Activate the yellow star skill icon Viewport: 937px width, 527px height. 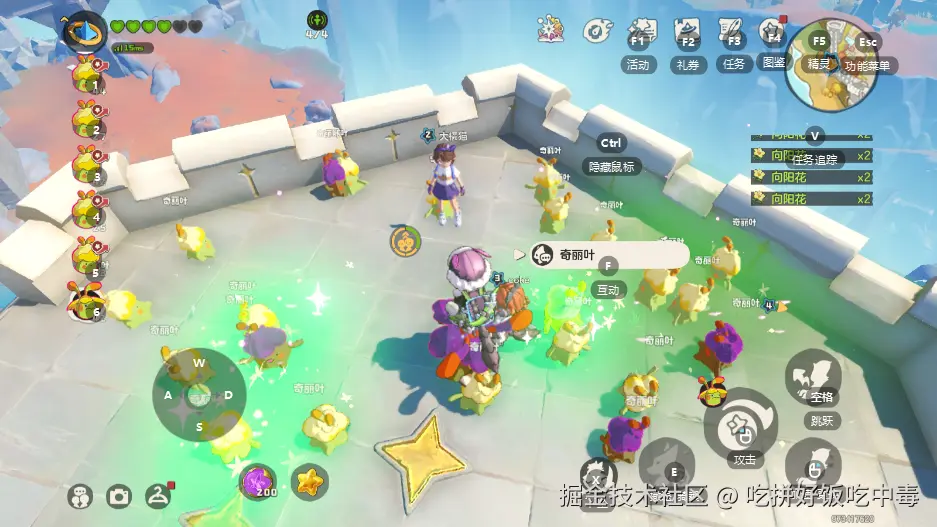(309, 481)
